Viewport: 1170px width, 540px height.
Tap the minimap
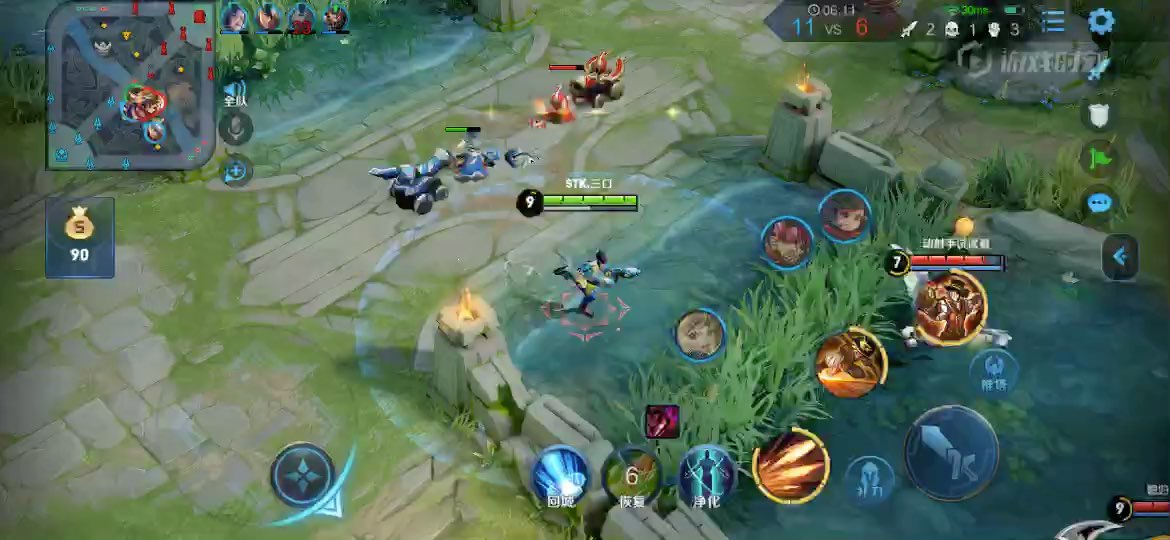coord(130,85)
